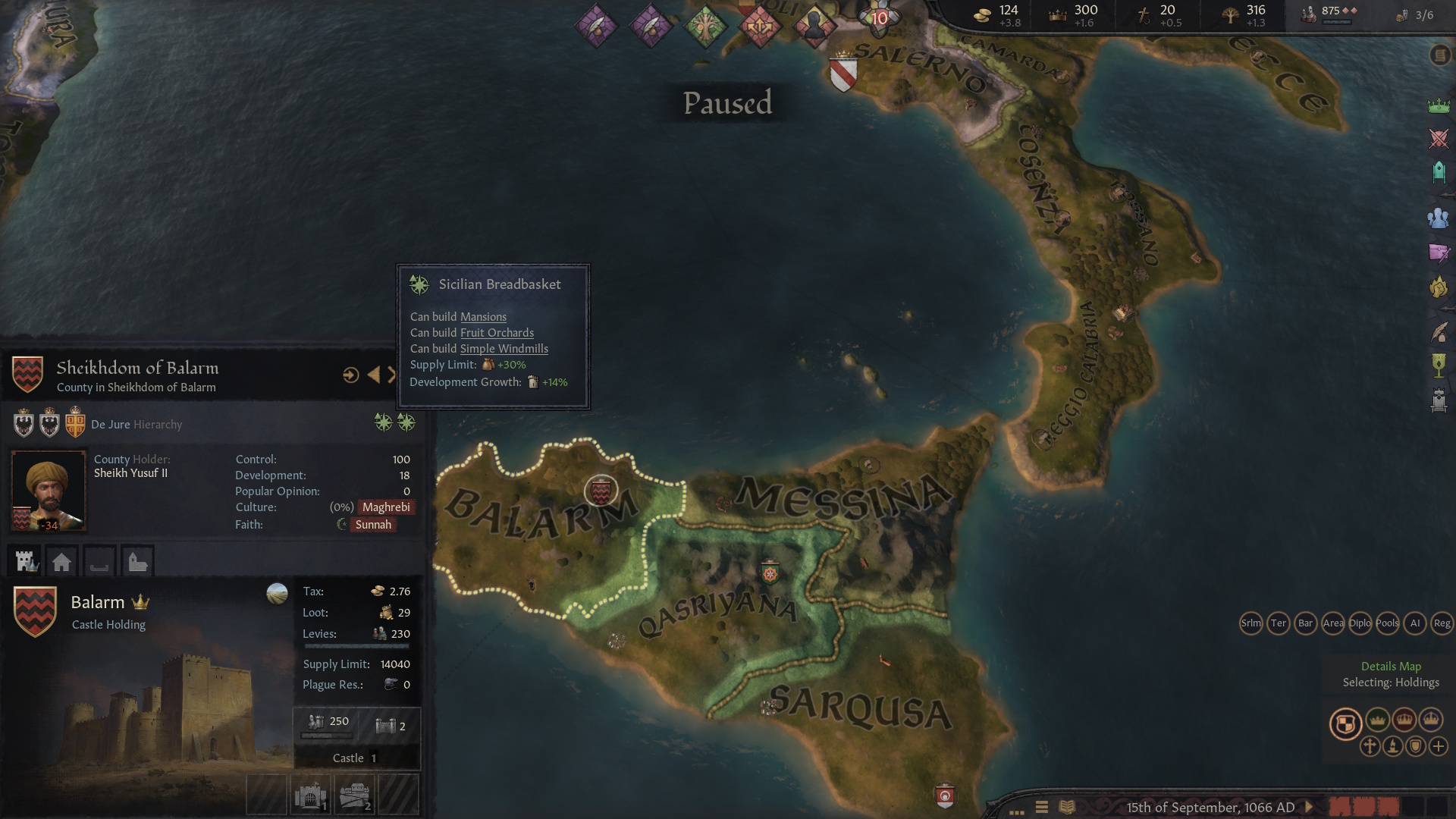The image size is (1456, 819).
Task: Switch to the Ter map mode
Action: (1278, 623)
